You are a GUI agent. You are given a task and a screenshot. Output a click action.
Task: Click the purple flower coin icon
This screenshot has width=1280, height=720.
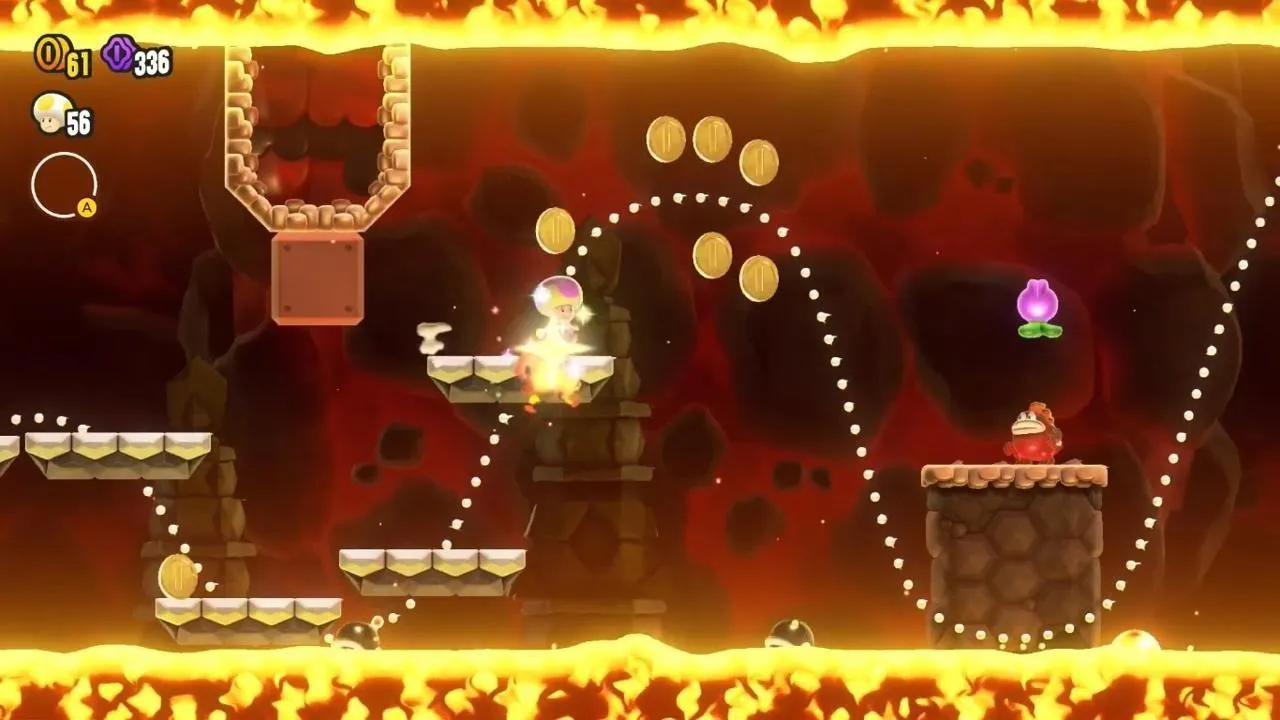click(117, 55)
